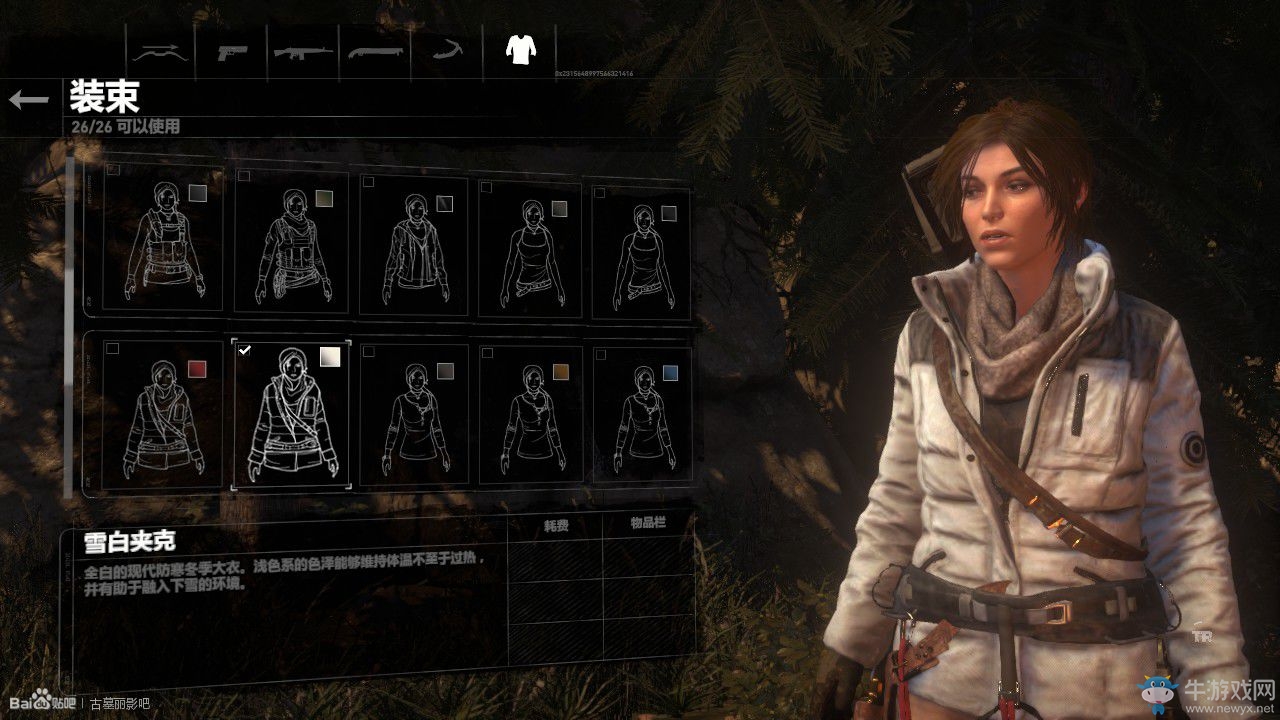This screenshot has width=1280, height=720.
Task: Click the outfit list scrollbar
Action: pyautogui.click(x=69, y=320)
